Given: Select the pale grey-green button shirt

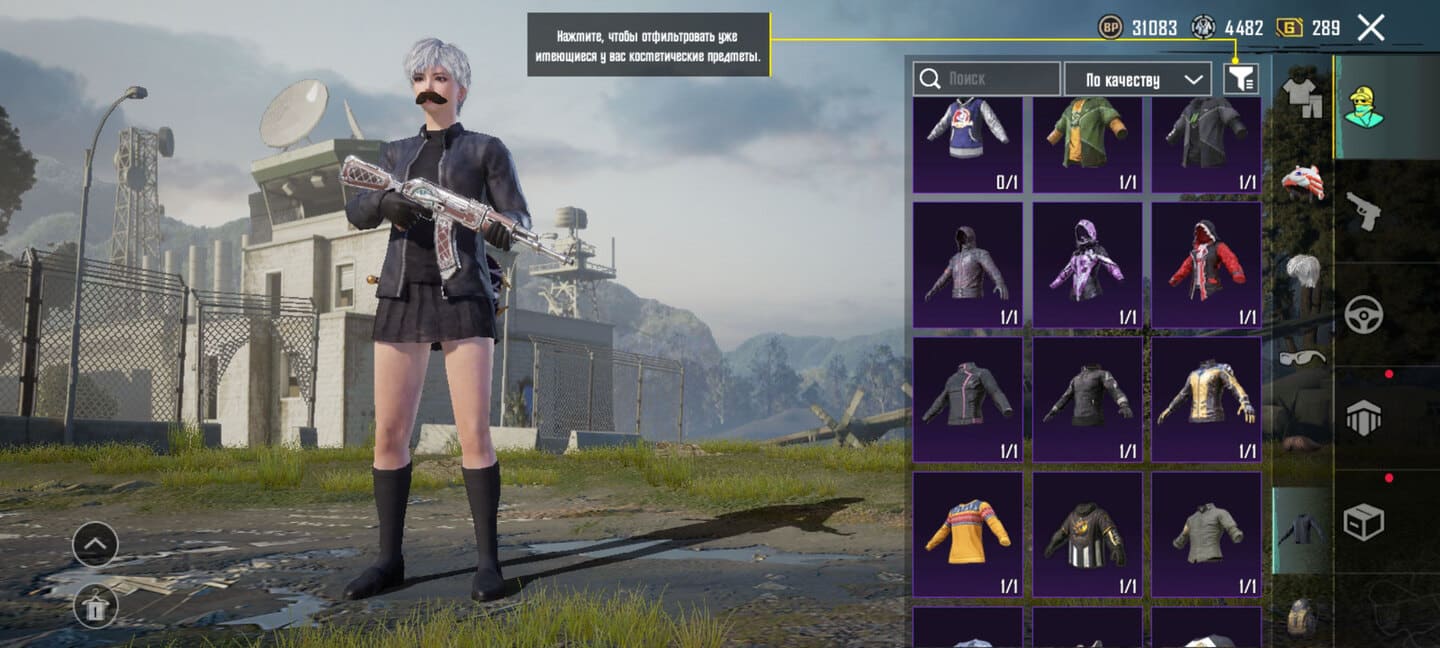Looking at the screenshot, I should click(1206, 534).
